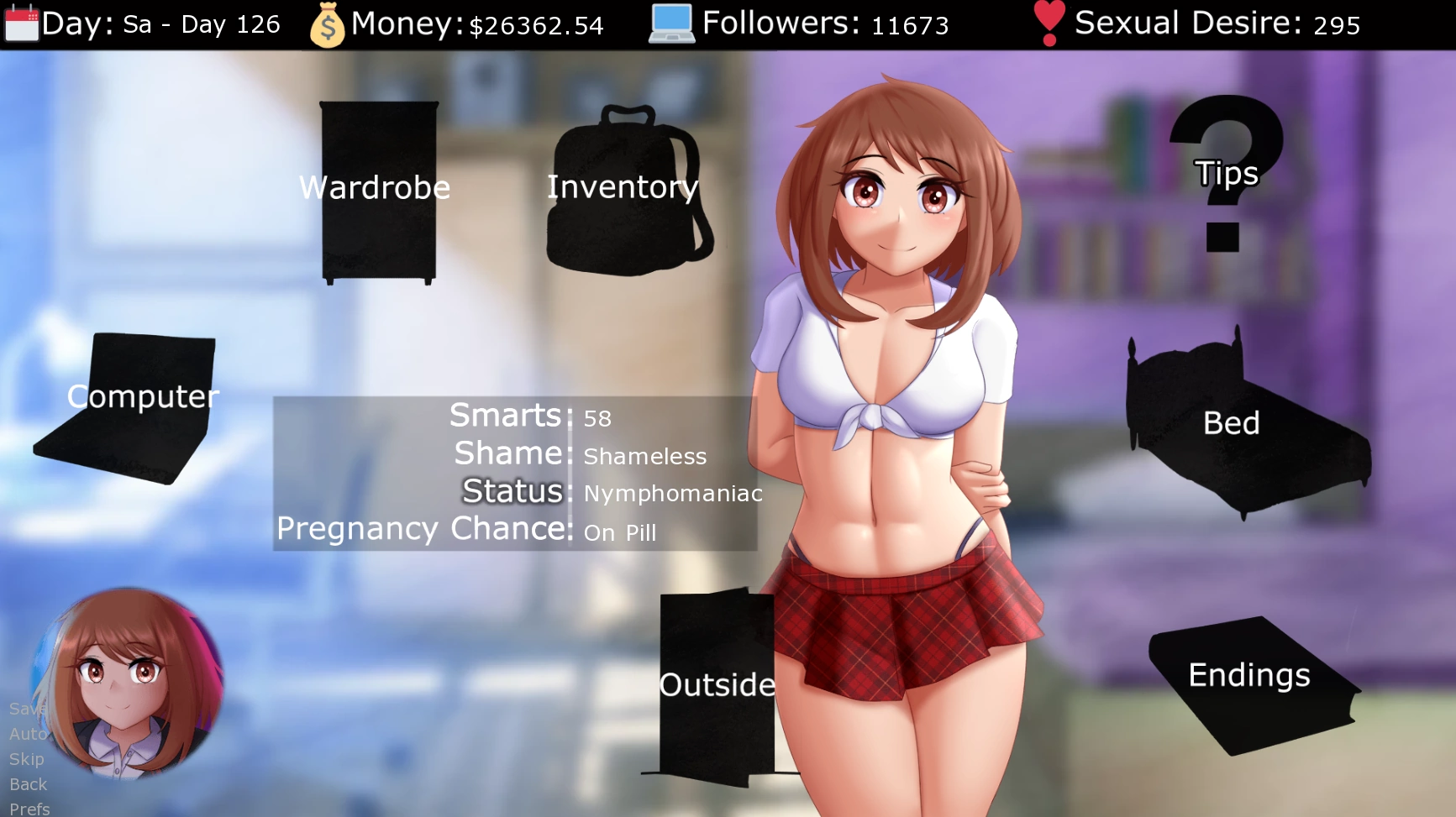Open the Wardrobe
The width and height of the screenshot is (1456, 817).
click(378, 191)
